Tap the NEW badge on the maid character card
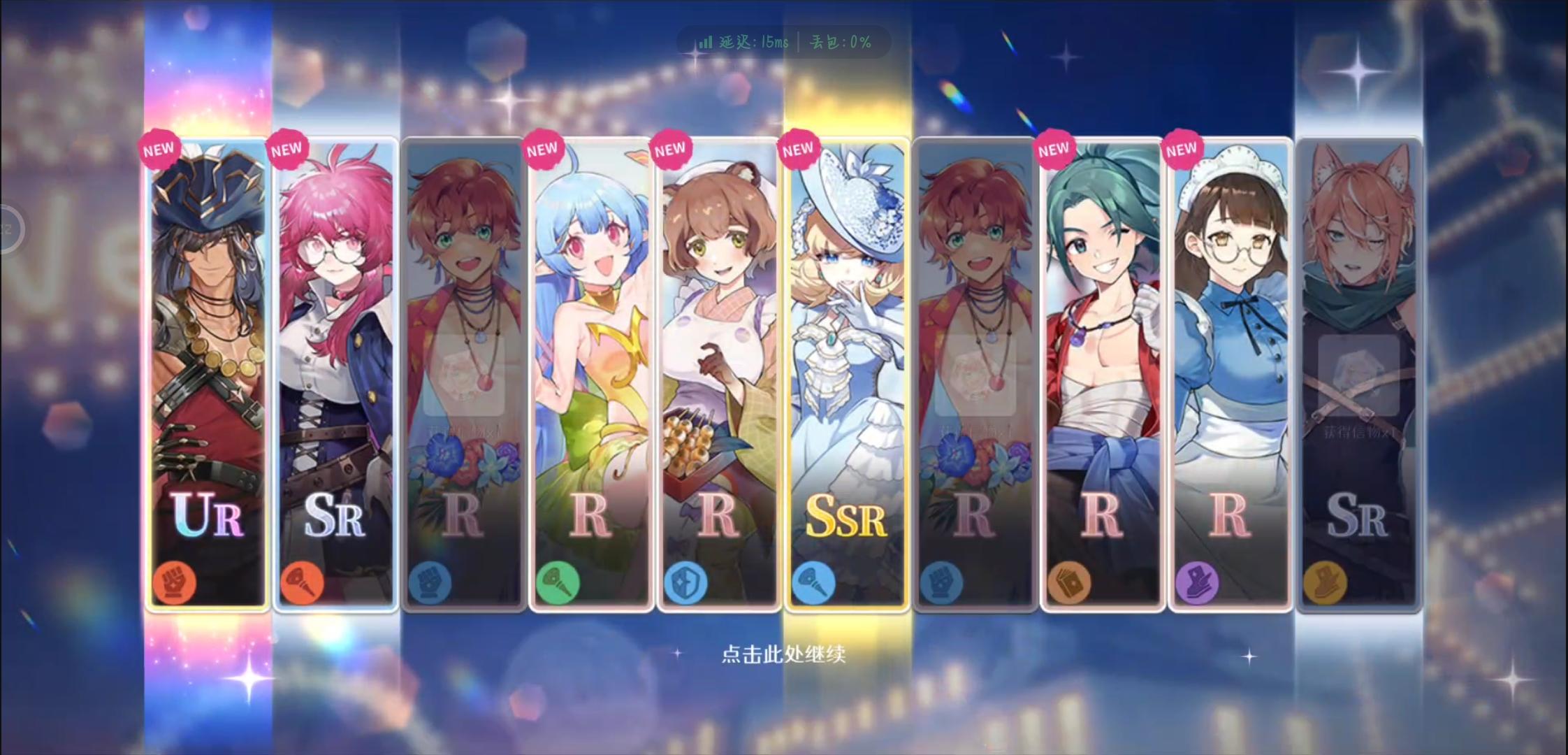This screenshot has width=1568, height=755. pyautogui.click(x=1181, y=148)
